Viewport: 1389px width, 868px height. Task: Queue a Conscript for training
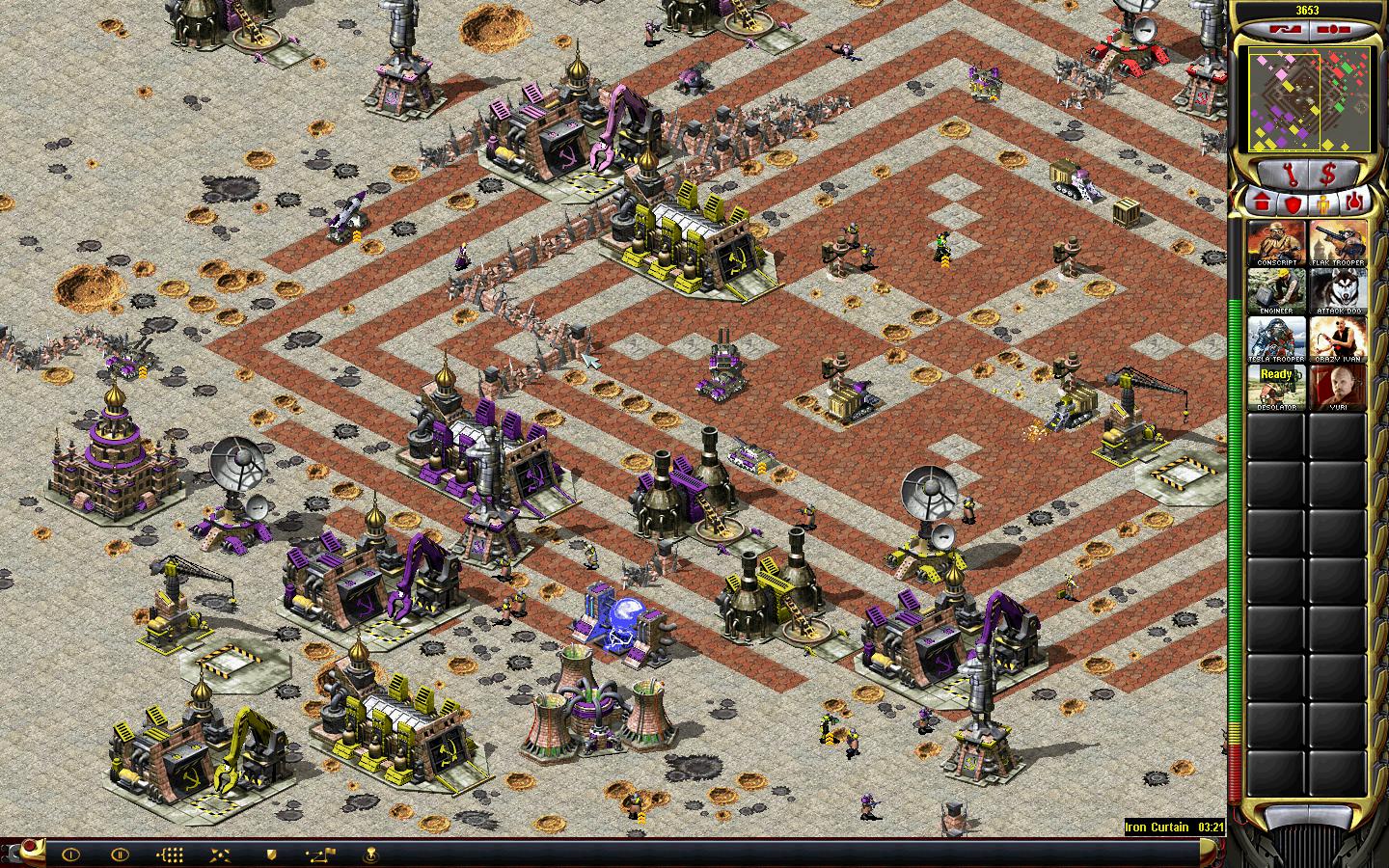(x=1276, y=243)
